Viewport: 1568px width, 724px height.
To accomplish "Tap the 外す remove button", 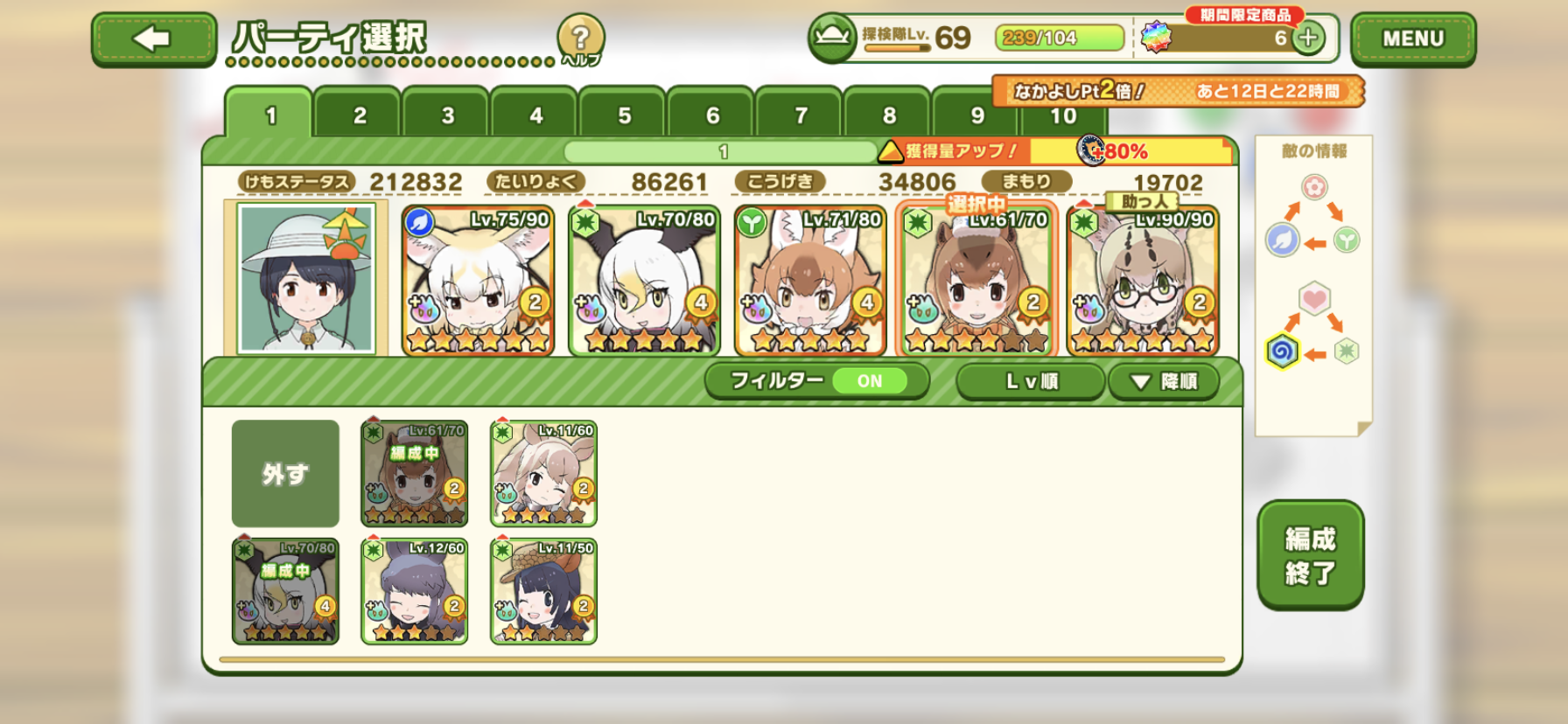I will coord(285,473).
